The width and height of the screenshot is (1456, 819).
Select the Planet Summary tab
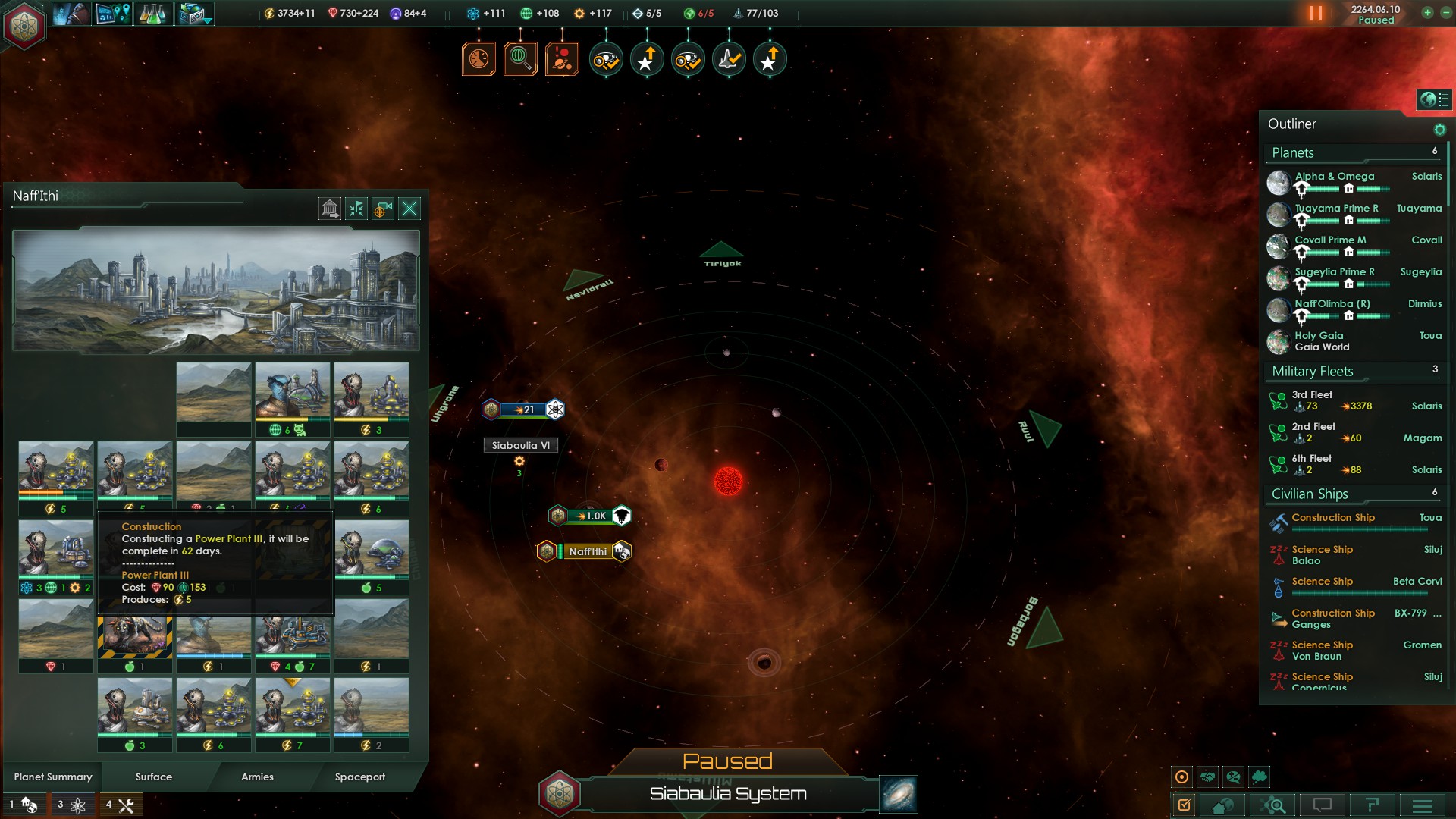(53, 777)
